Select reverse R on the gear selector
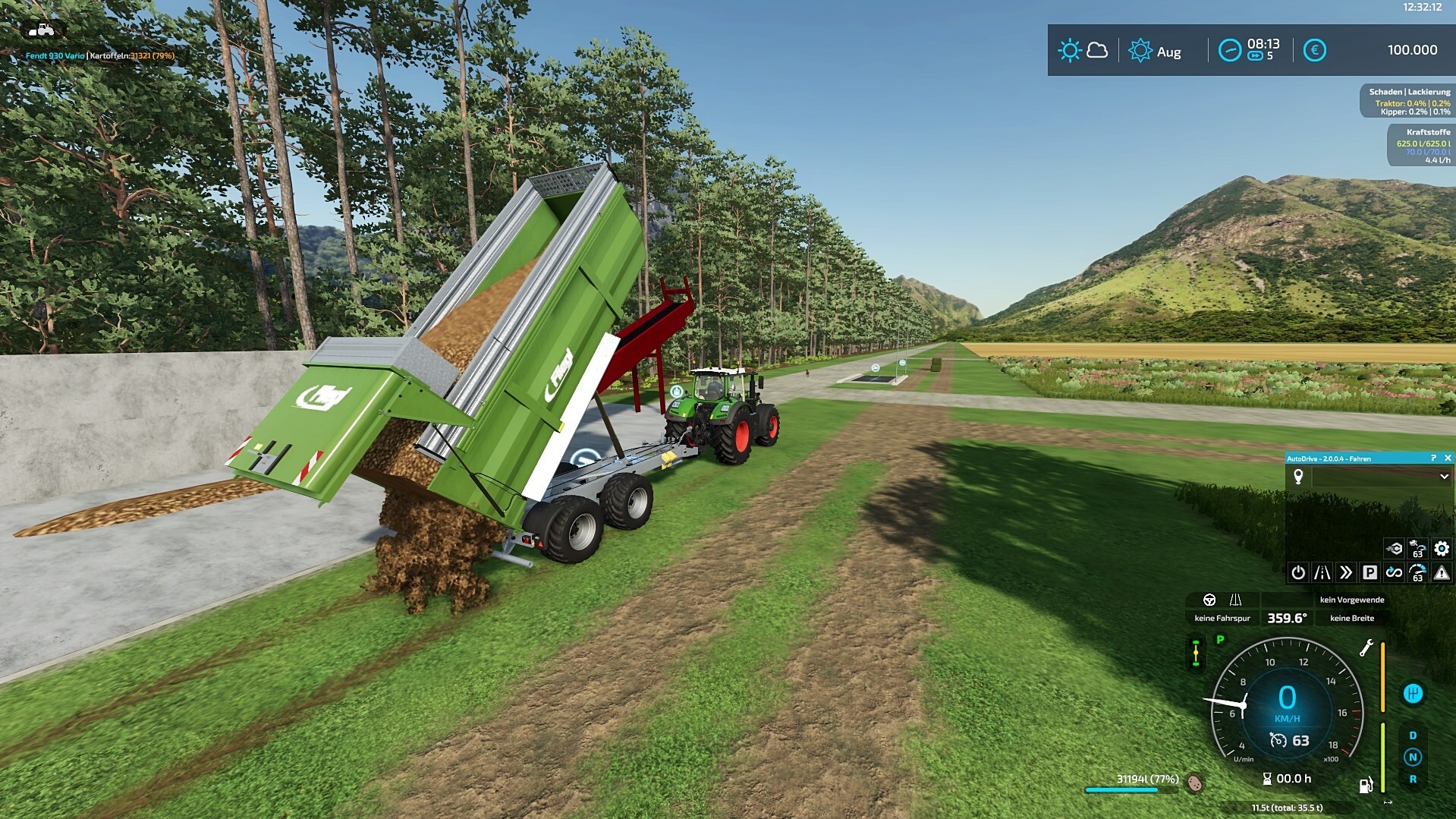The image size is (1456, 819). (x=1412, y=779)
